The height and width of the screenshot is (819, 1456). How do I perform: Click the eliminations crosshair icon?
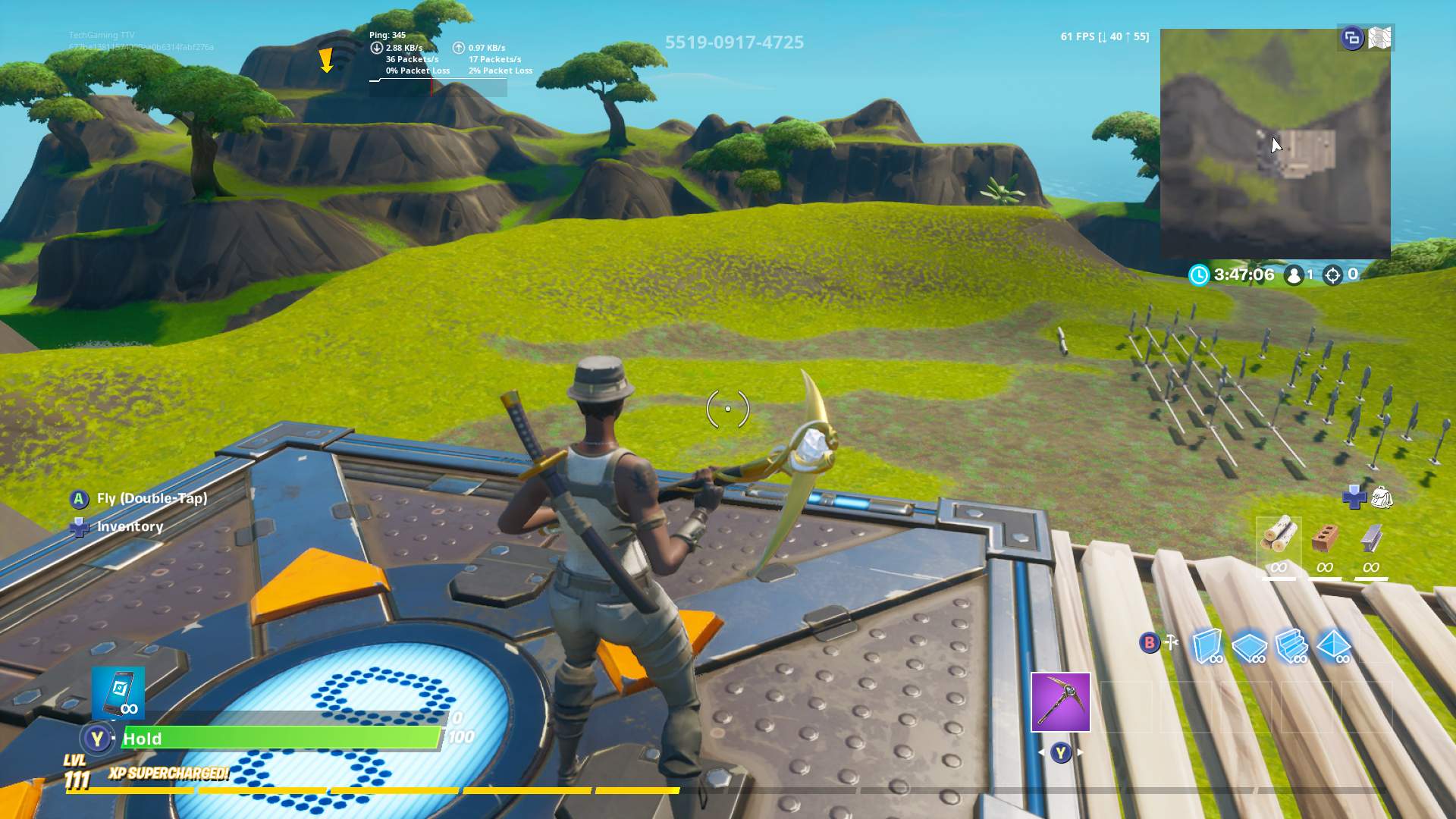(1332, 275)
